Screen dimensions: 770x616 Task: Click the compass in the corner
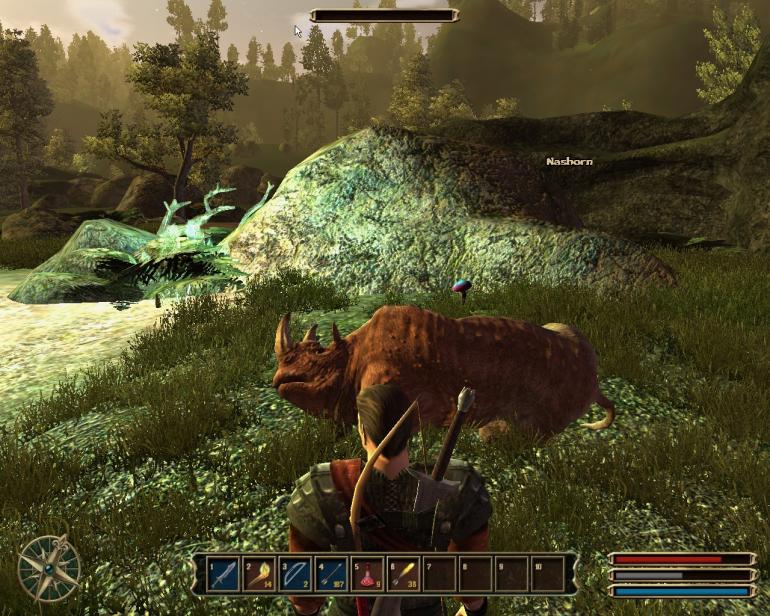(48, 566)
